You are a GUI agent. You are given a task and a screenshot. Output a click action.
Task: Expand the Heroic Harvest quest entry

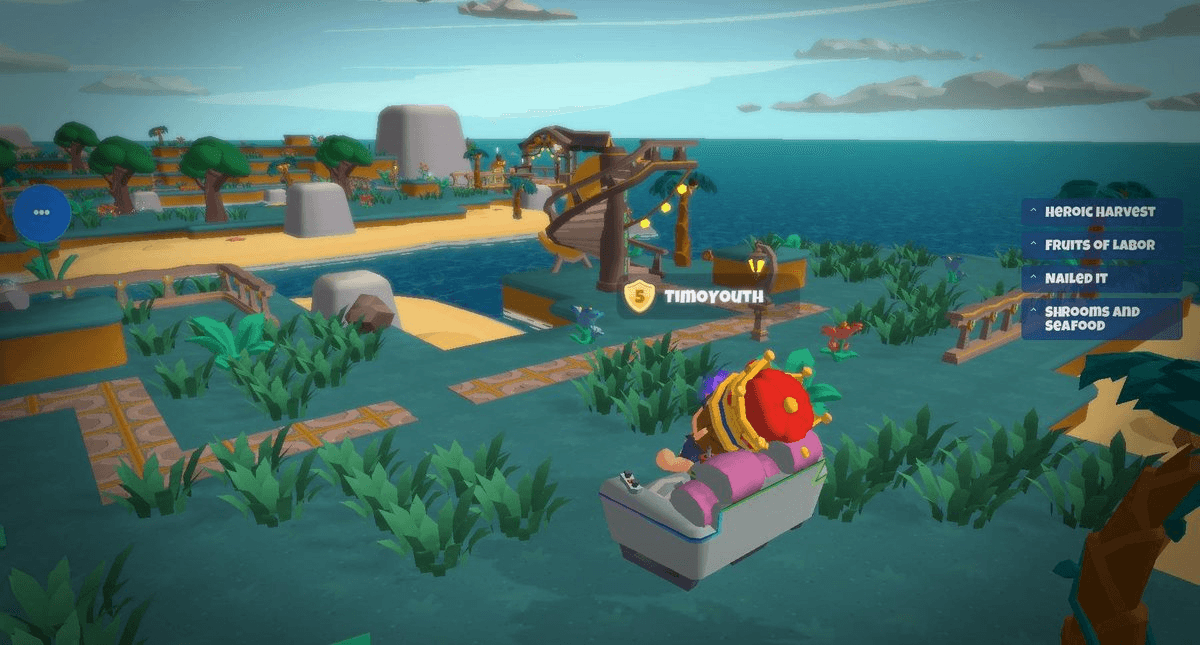click(x=1100, y=212)
